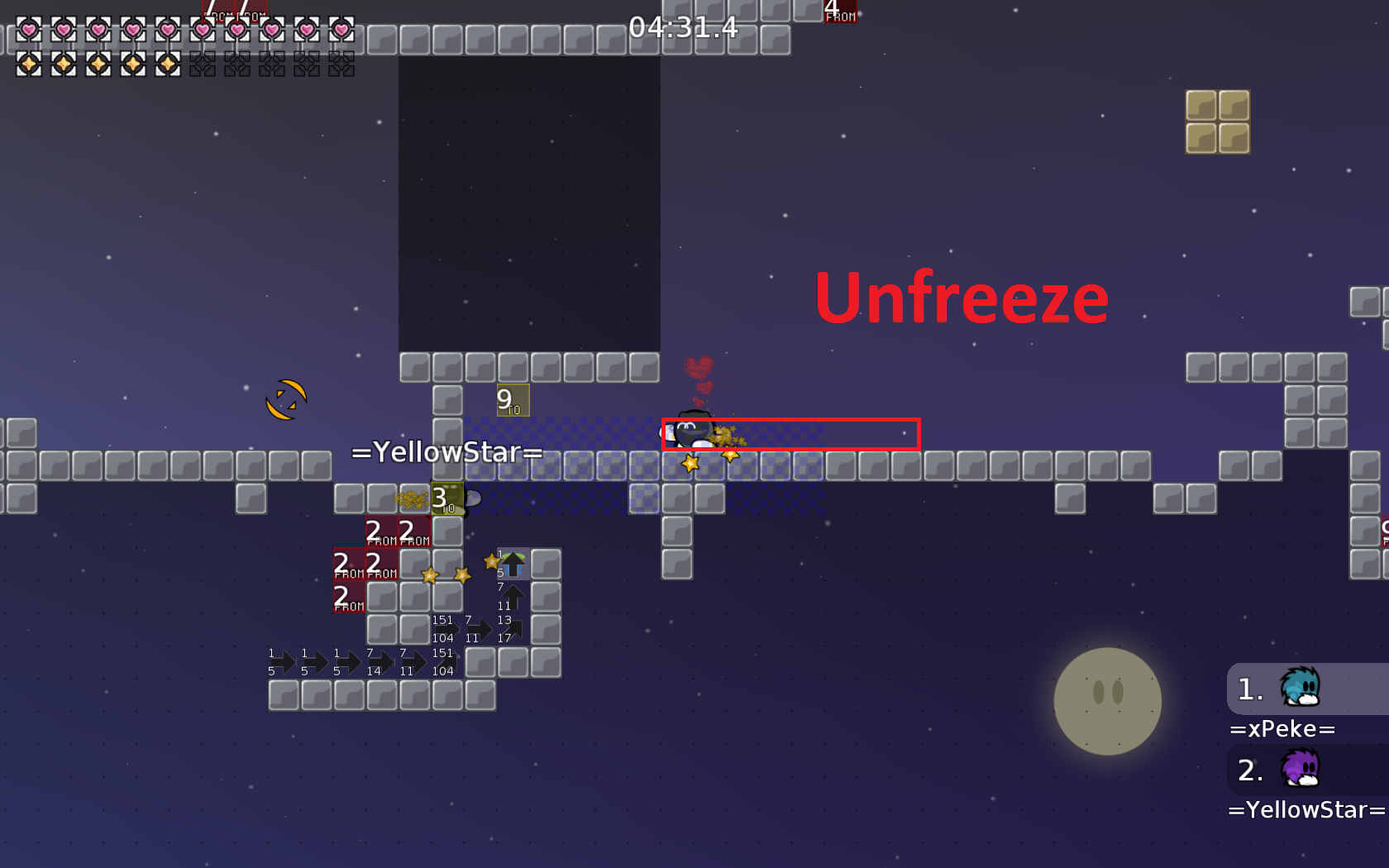Screen dimensions: 1389x868
Task: Select the =YellowStar= second-place player row
Action: click(x=1306, y=770)
